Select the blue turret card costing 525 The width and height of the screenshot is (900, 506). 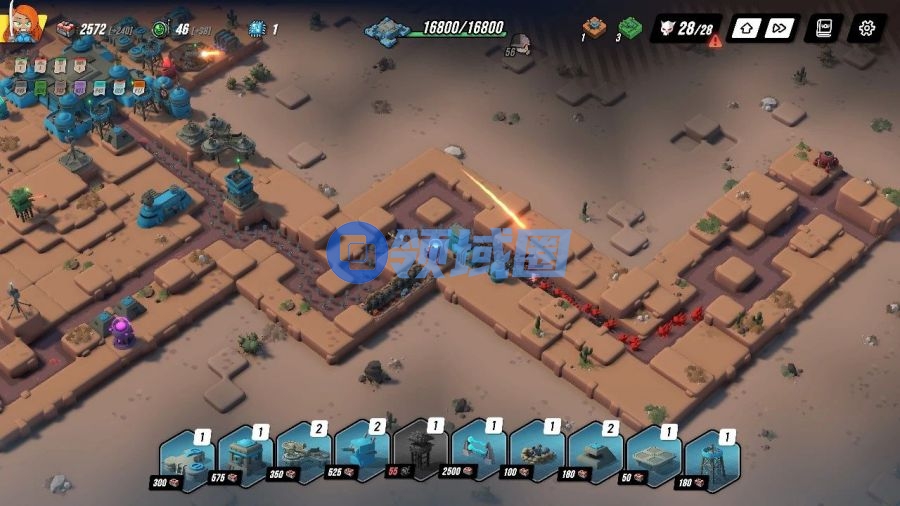coord(360,459)
